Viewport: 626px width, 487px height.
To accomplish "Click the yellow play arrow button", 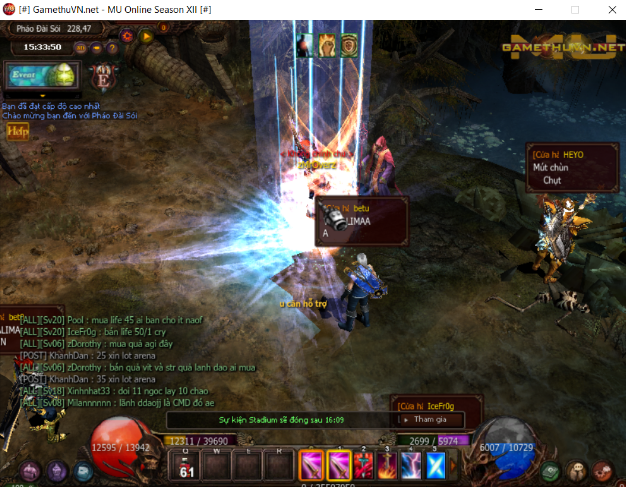I will [x=146, y=37].
